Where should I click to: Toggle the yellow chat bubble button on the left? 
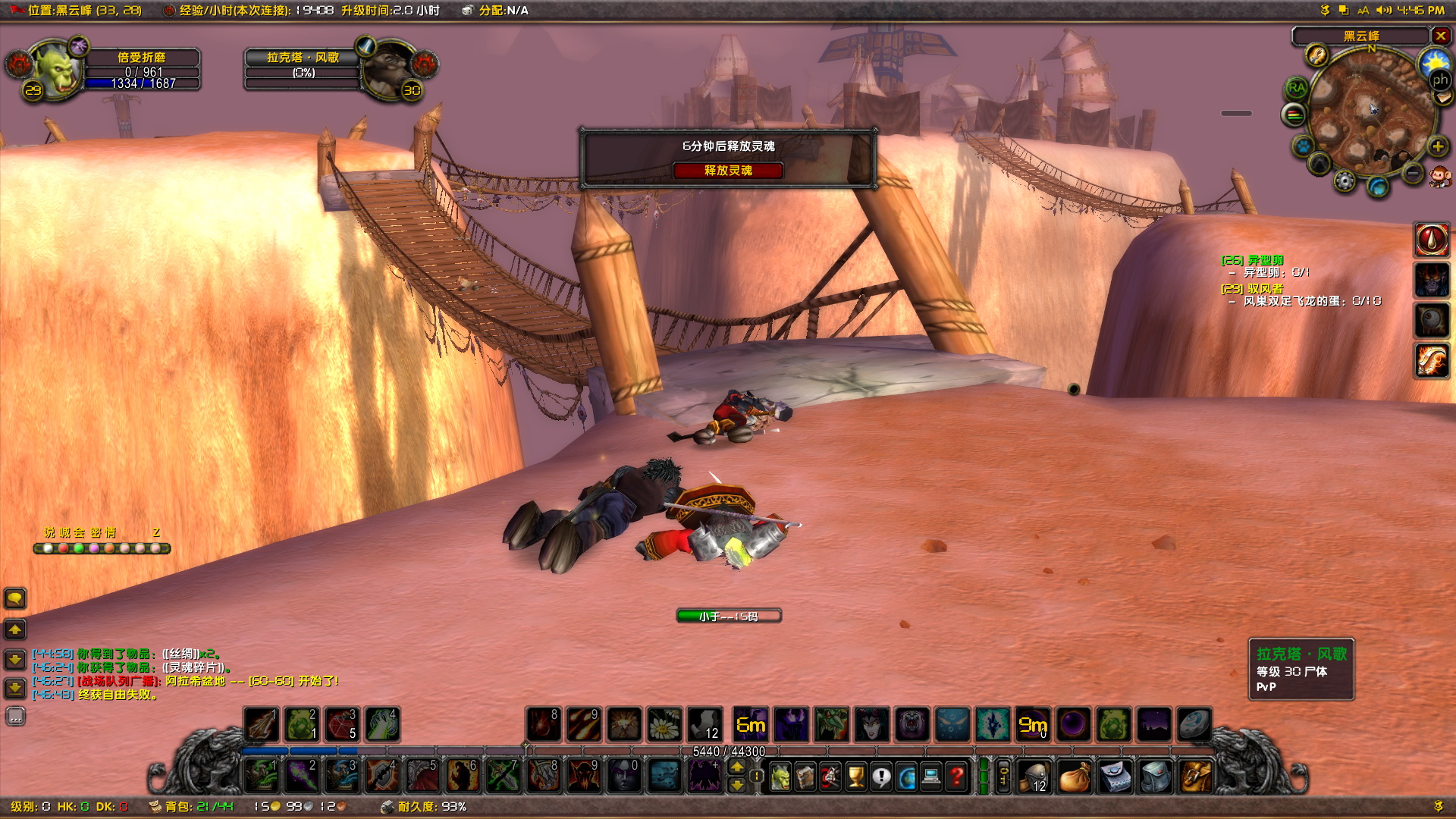click(15, 599)
